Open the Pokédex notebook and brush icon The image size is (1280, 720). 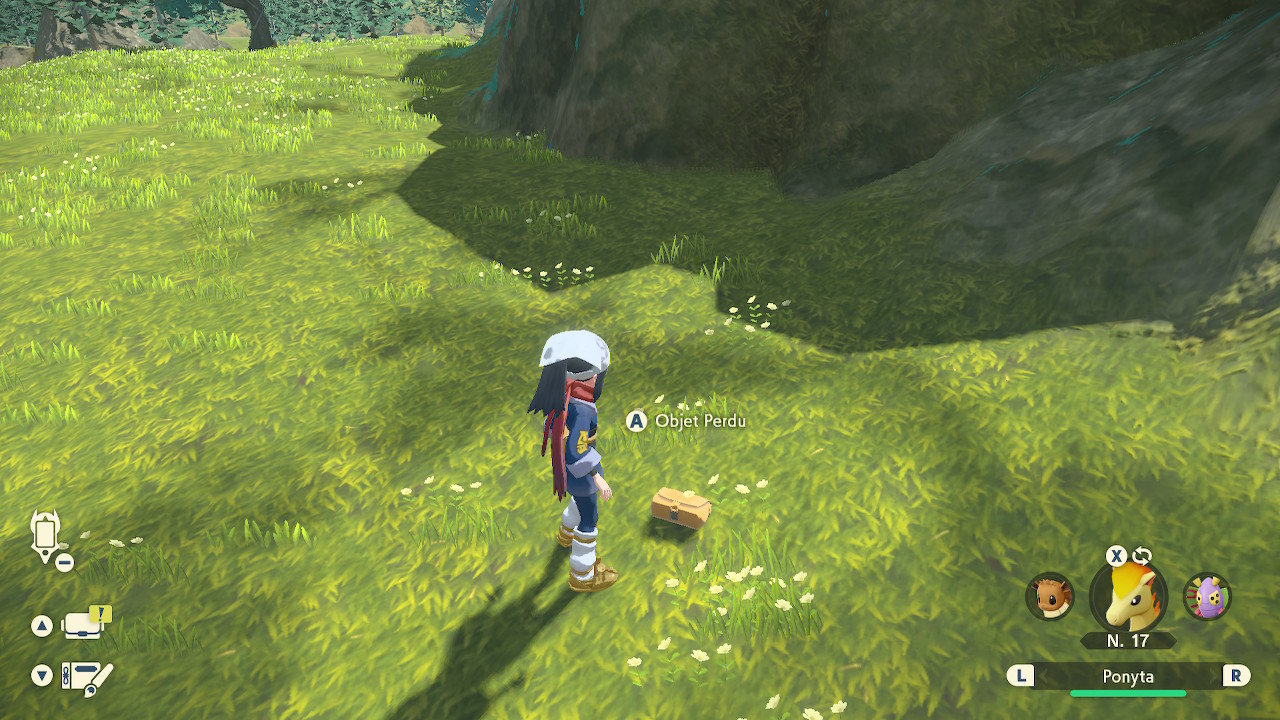[x=87, y=677]
